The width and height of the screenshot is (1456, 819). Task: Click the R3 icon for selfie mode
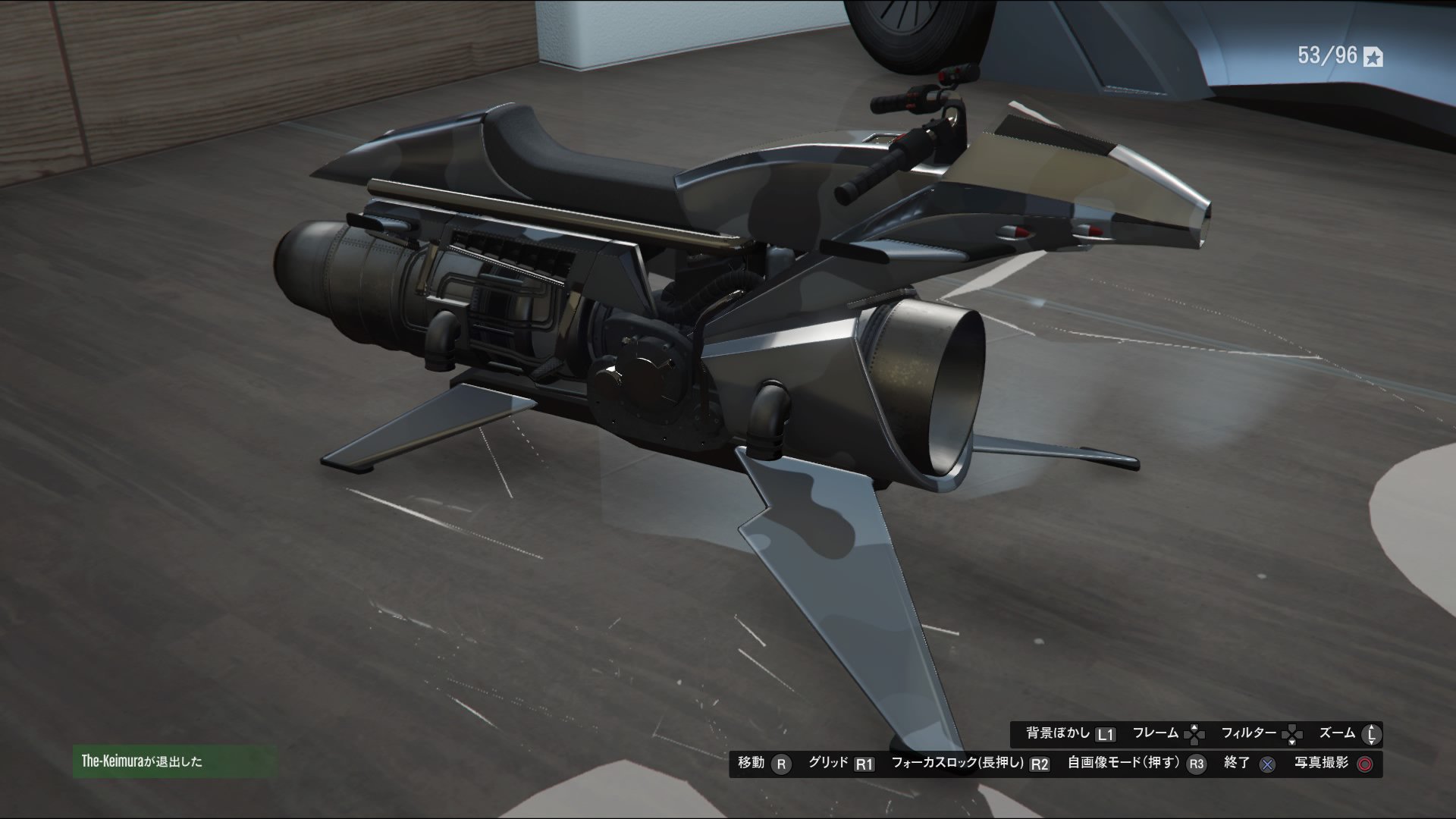(1196, 764)
